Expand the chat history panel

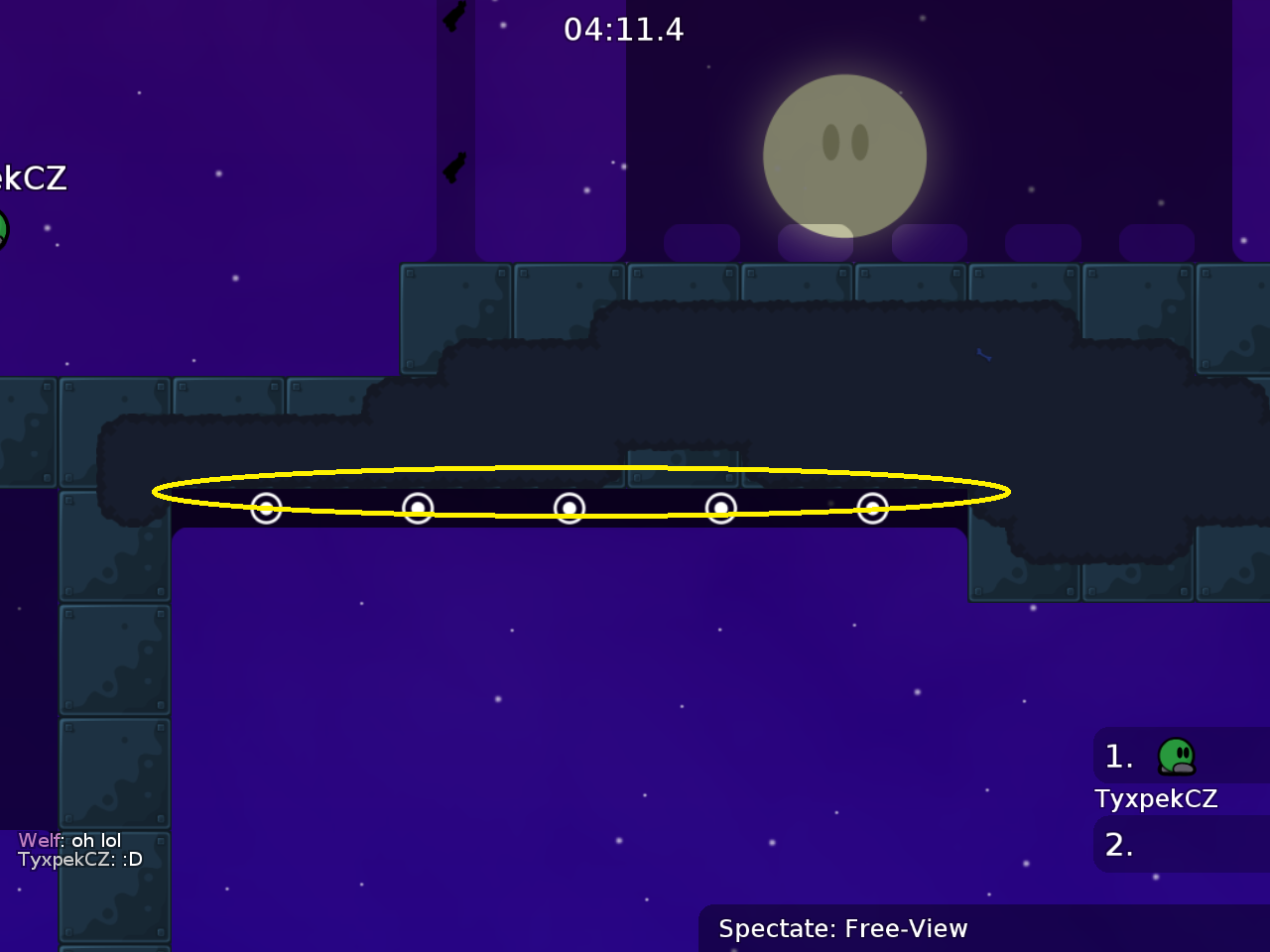(79, 850)
